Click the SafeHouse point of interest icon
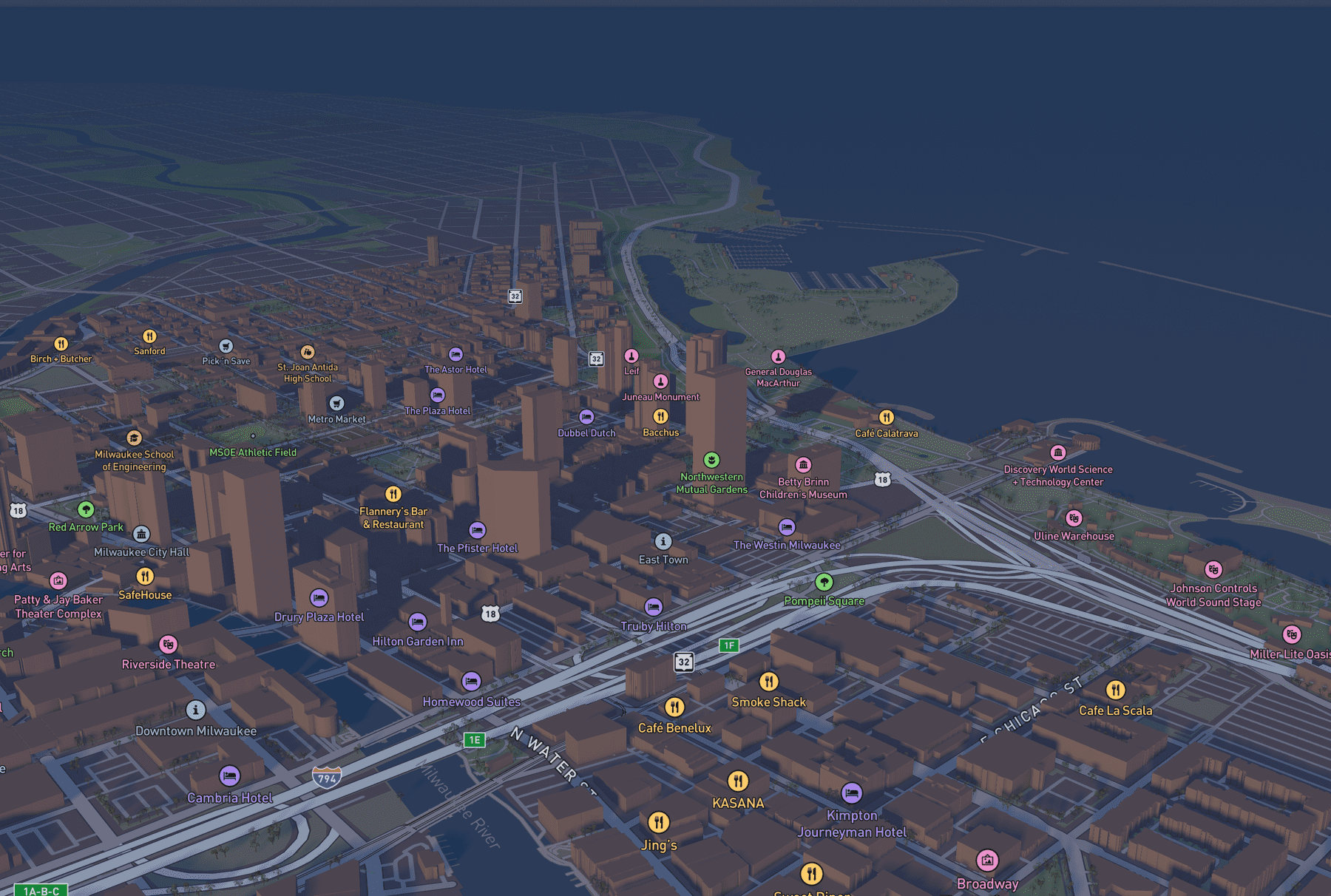The height and width of the screenshot is (896, 1331). point(145,577)
